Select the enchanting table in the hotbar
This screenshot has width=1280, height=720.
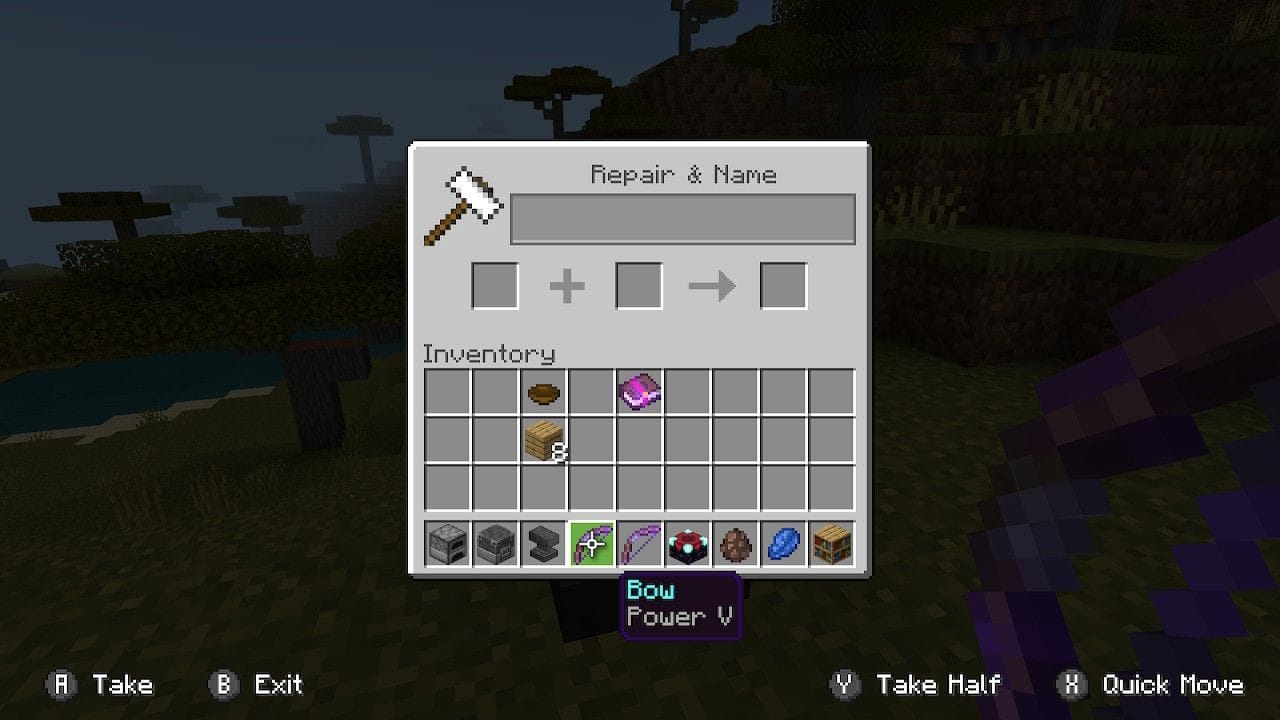pyautogui.click(x=687, y=543)
